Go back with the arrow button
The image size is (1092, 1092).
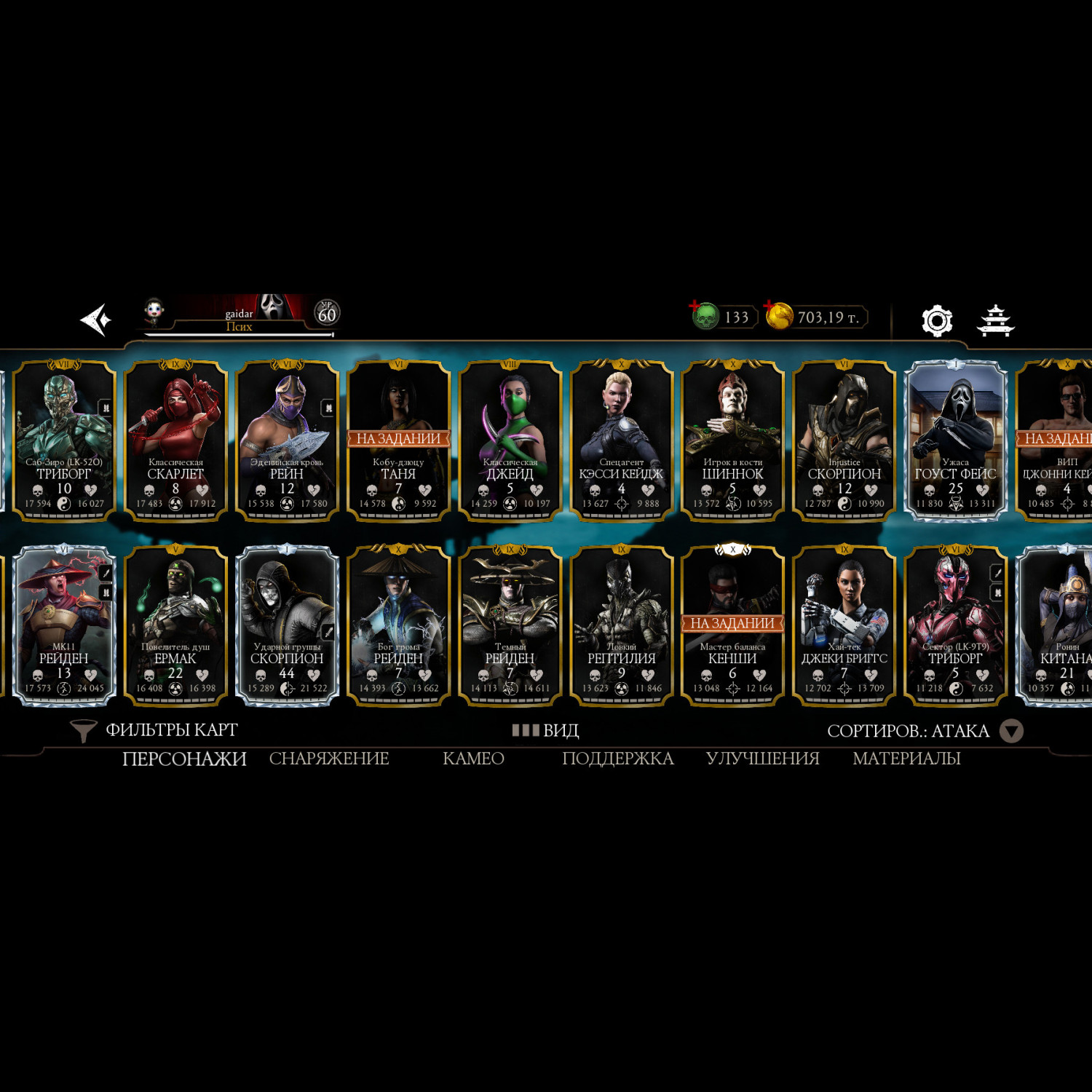coord(95,320)
